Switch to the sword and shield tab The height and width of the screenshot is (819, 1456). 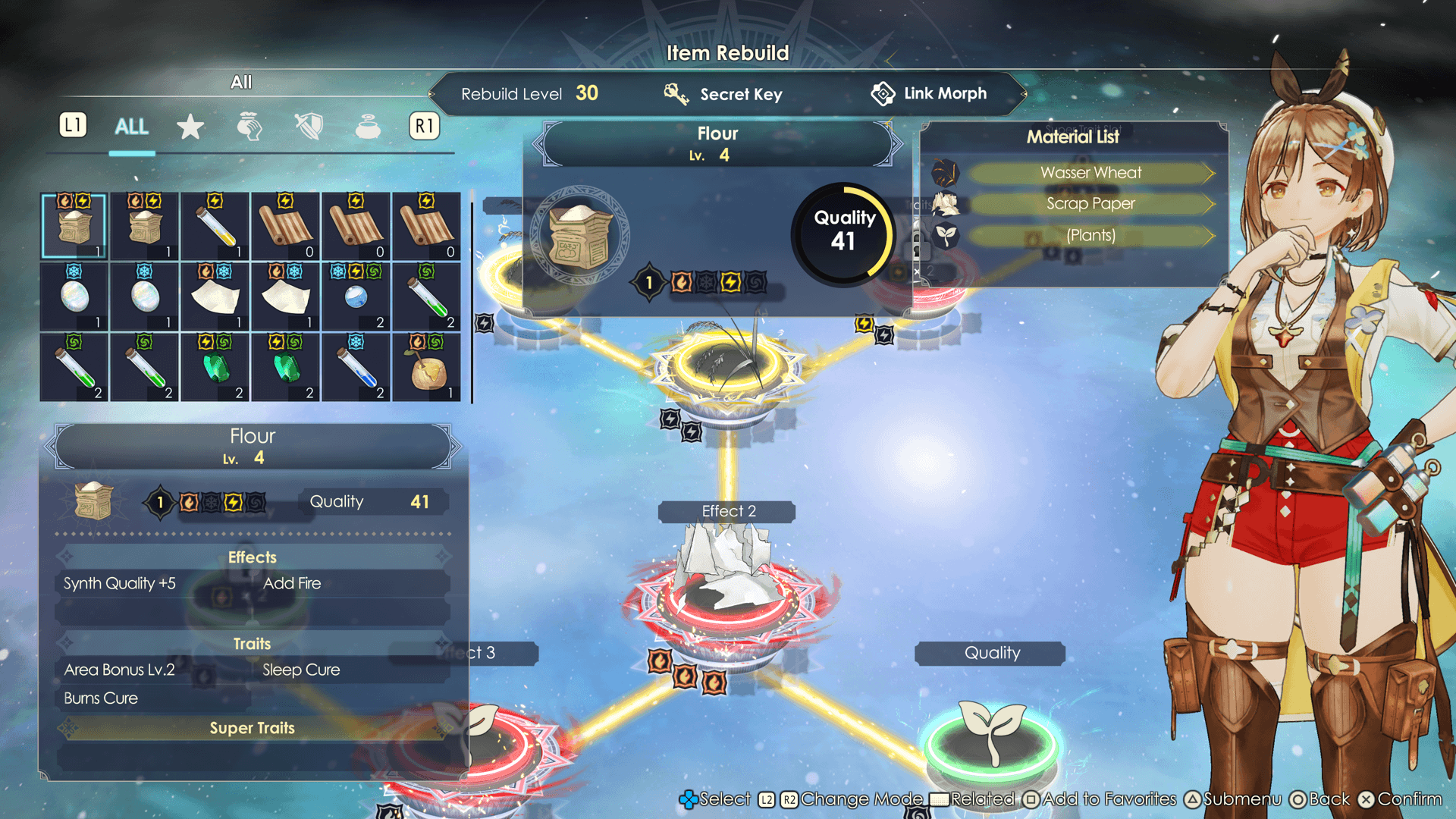(x=309, y=127)
